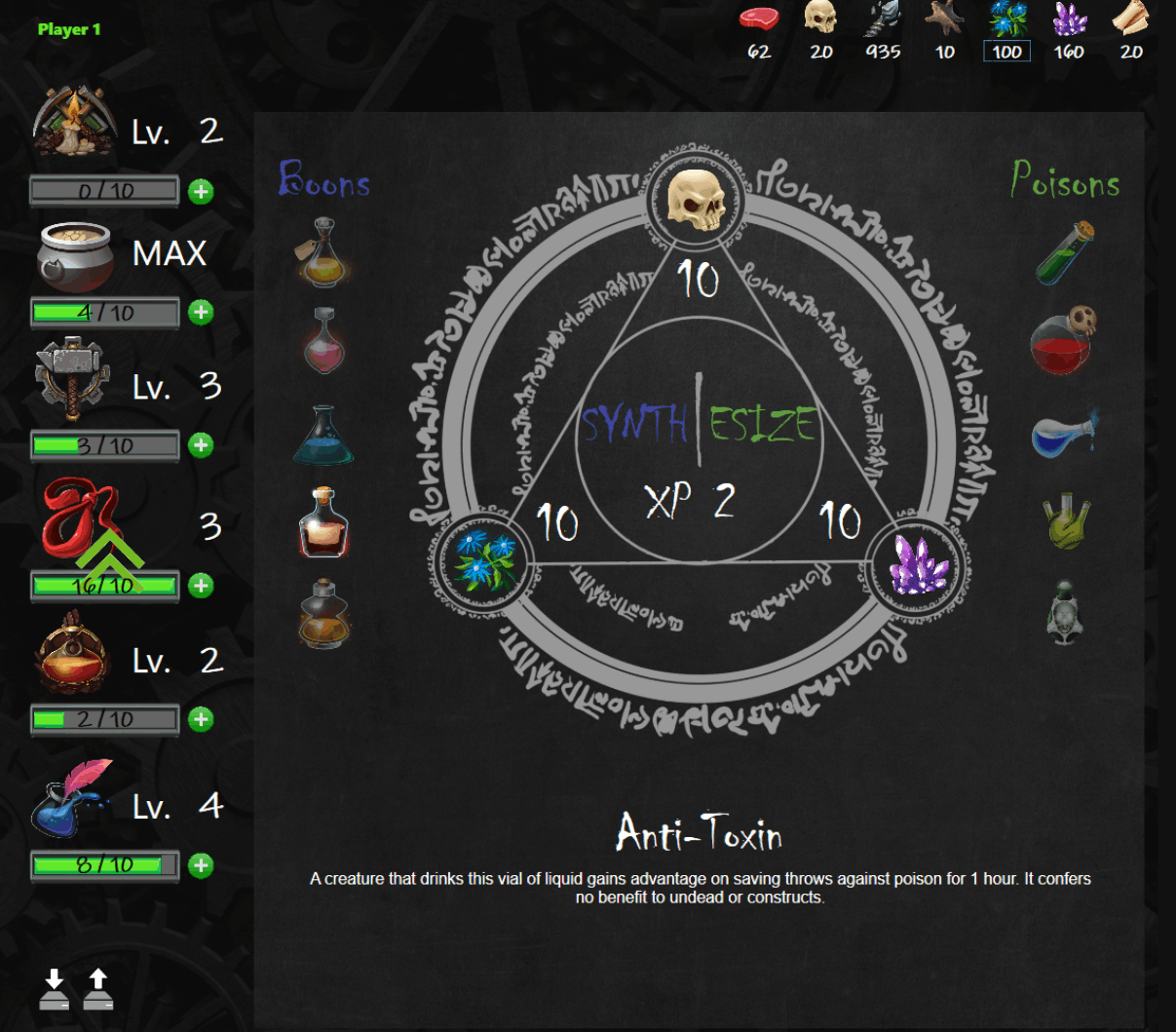Click the upload arrow load icon
The height and width of the screenshot is (1032, 1176).
point(98,989)
